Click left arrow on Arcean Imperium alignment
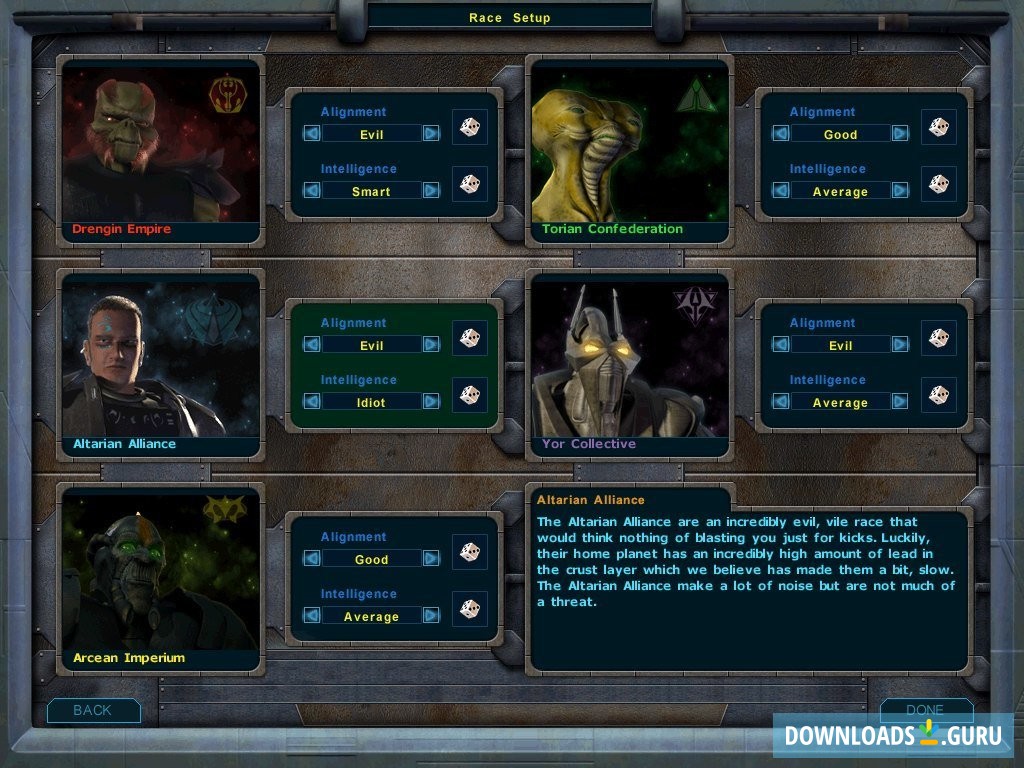The width and height of the screenshot is (1024, 768). (312, 559)
